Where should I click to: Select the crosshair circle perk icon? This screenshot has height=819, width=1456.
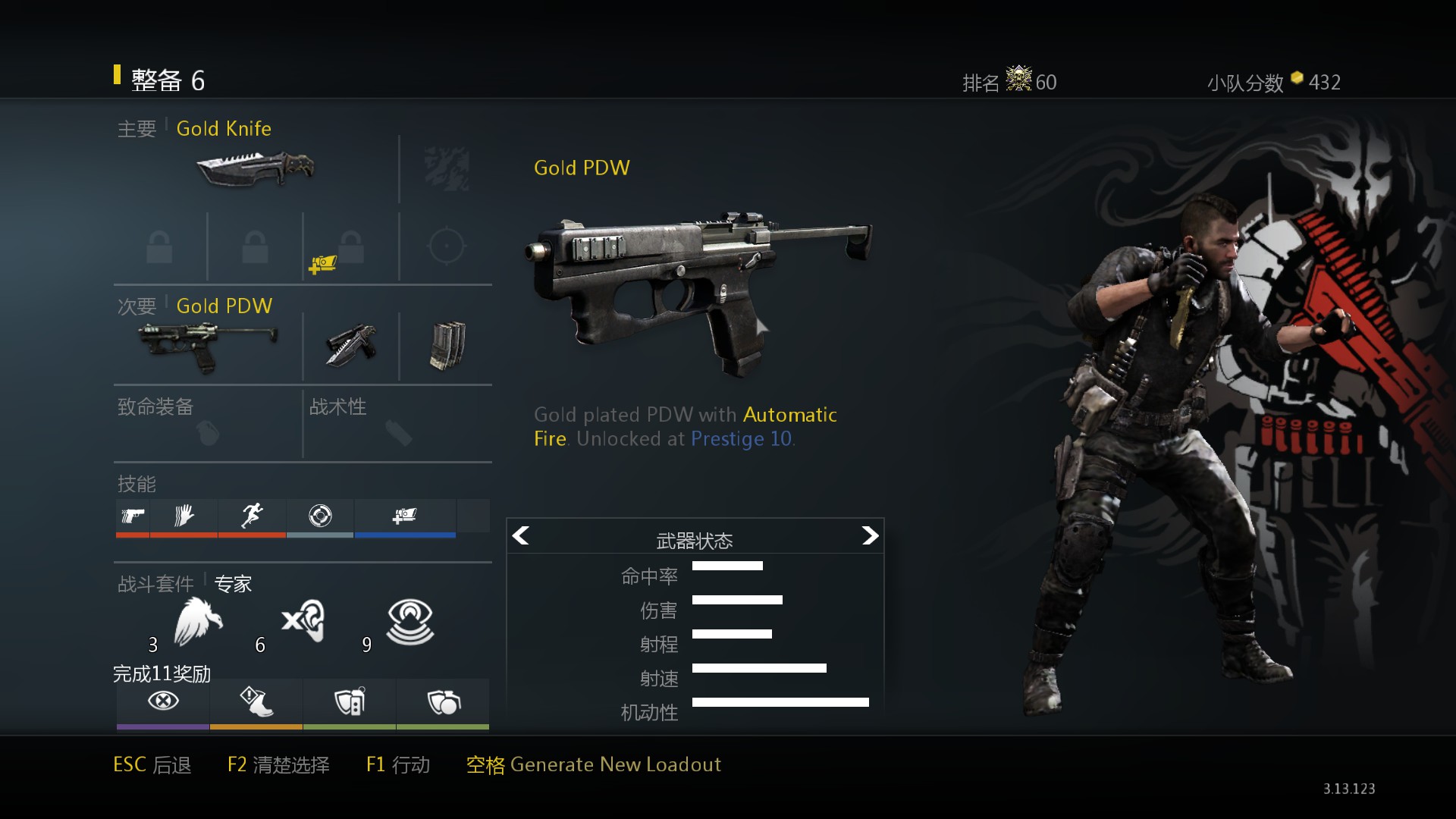(320, 516)
